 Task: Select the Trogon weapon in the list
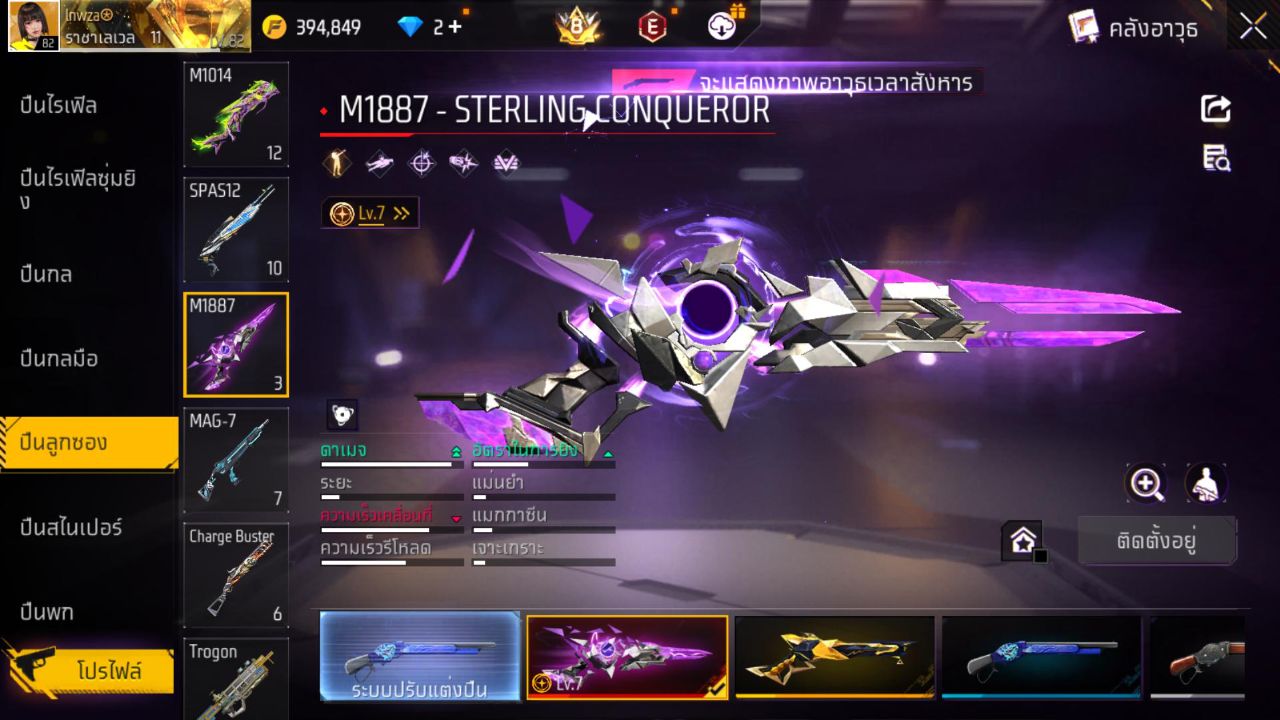click(236, 680)
